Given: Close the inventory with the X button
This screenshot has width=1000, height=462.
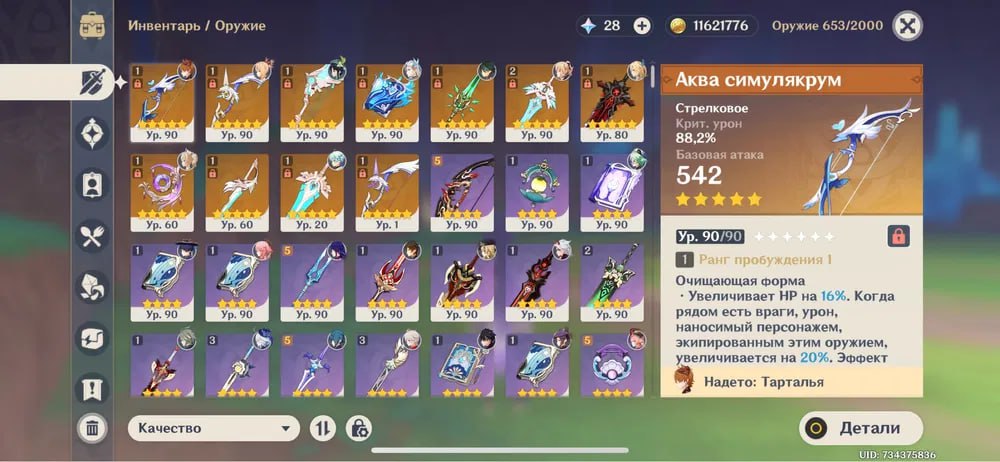Looking at the screenshot, I should (907, 26).
